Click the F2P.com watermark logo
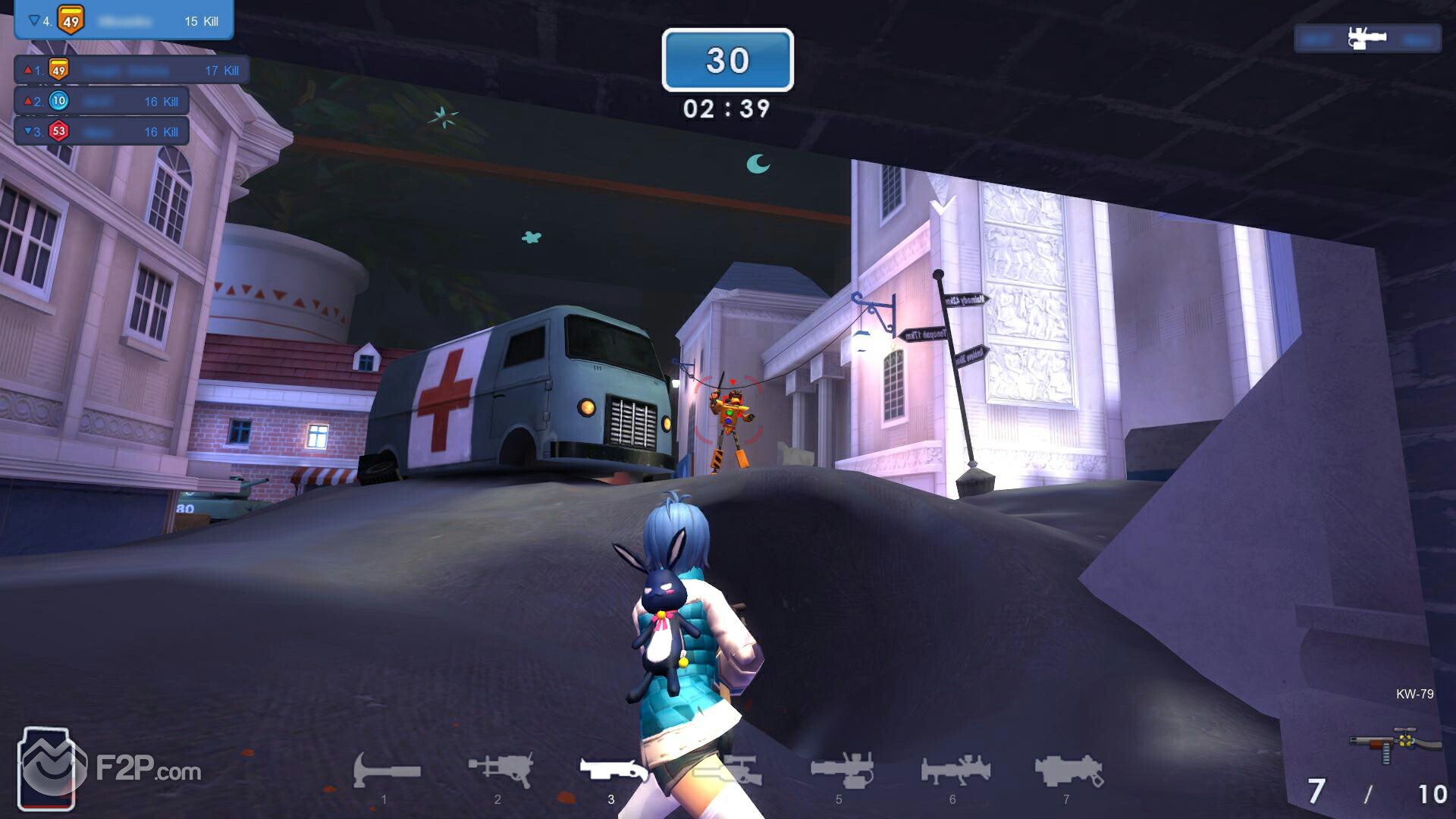Screen dimensions: 1456x819 [x=111, y=770]
